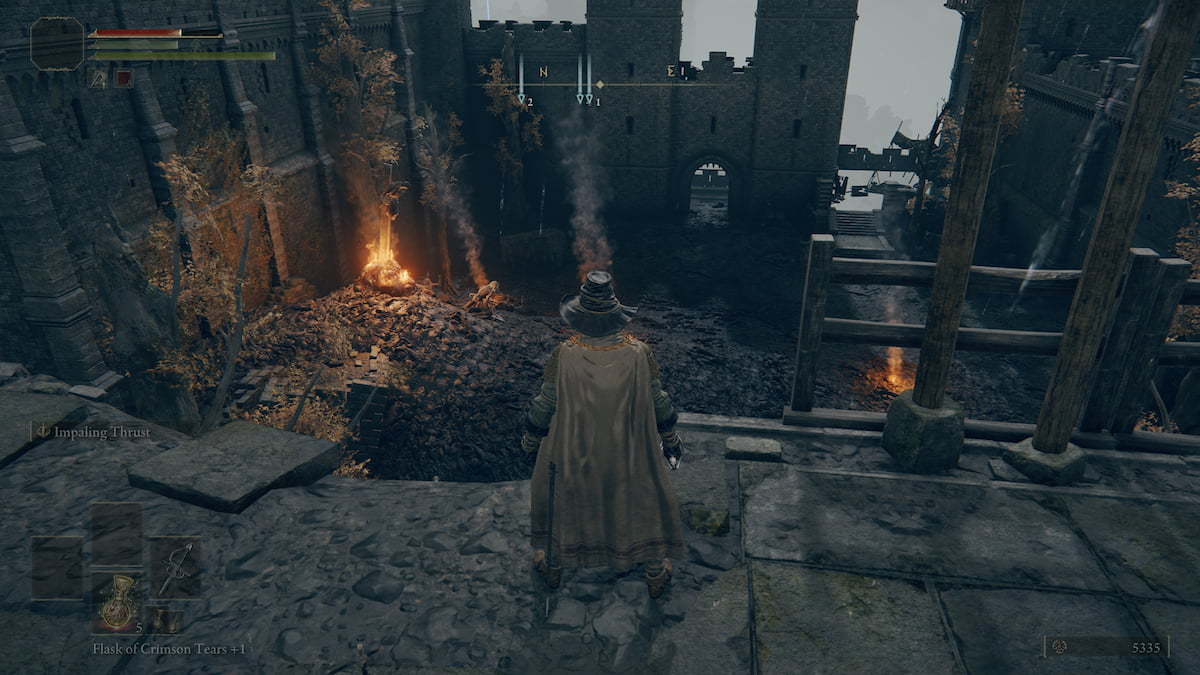
Task: Click the rapier weapon slot
Action: point(175,567)
